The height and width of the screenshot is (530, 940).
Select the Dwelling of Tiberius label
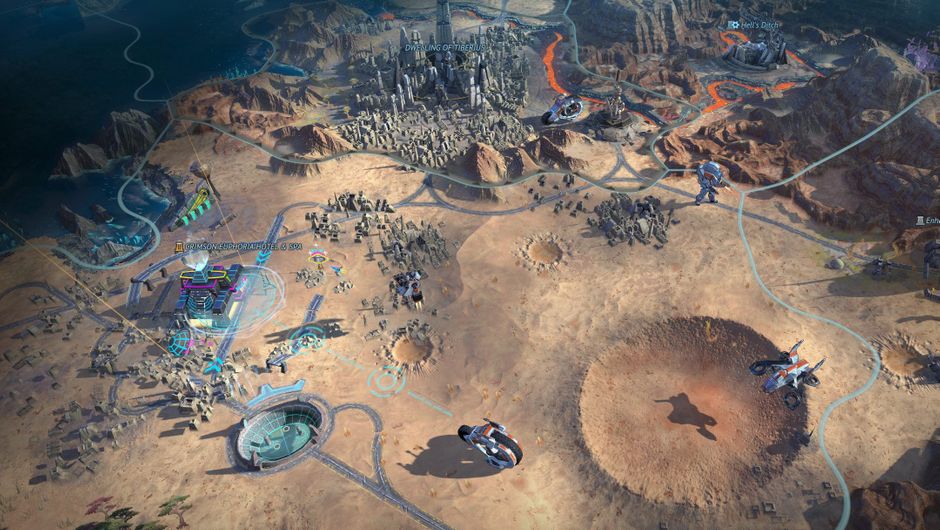point(443,47)
